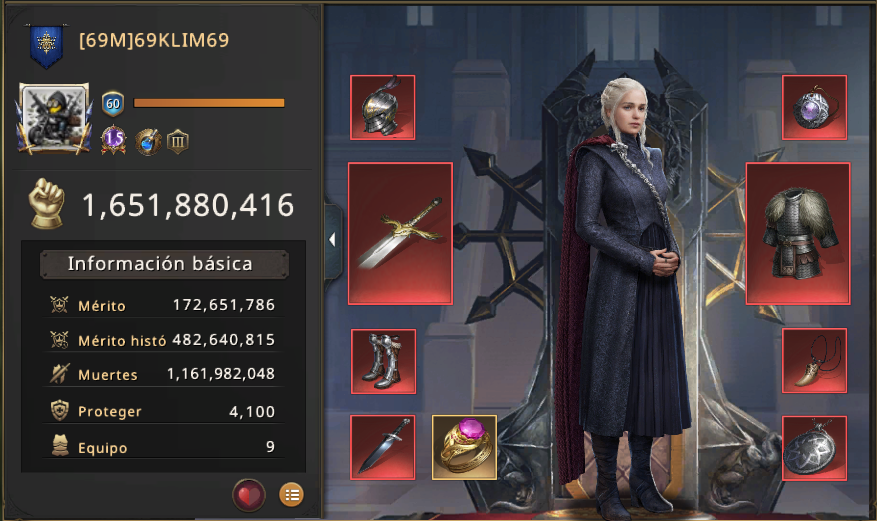Select the round silver shield slot

pyautogui.click(x=814, y=447)
